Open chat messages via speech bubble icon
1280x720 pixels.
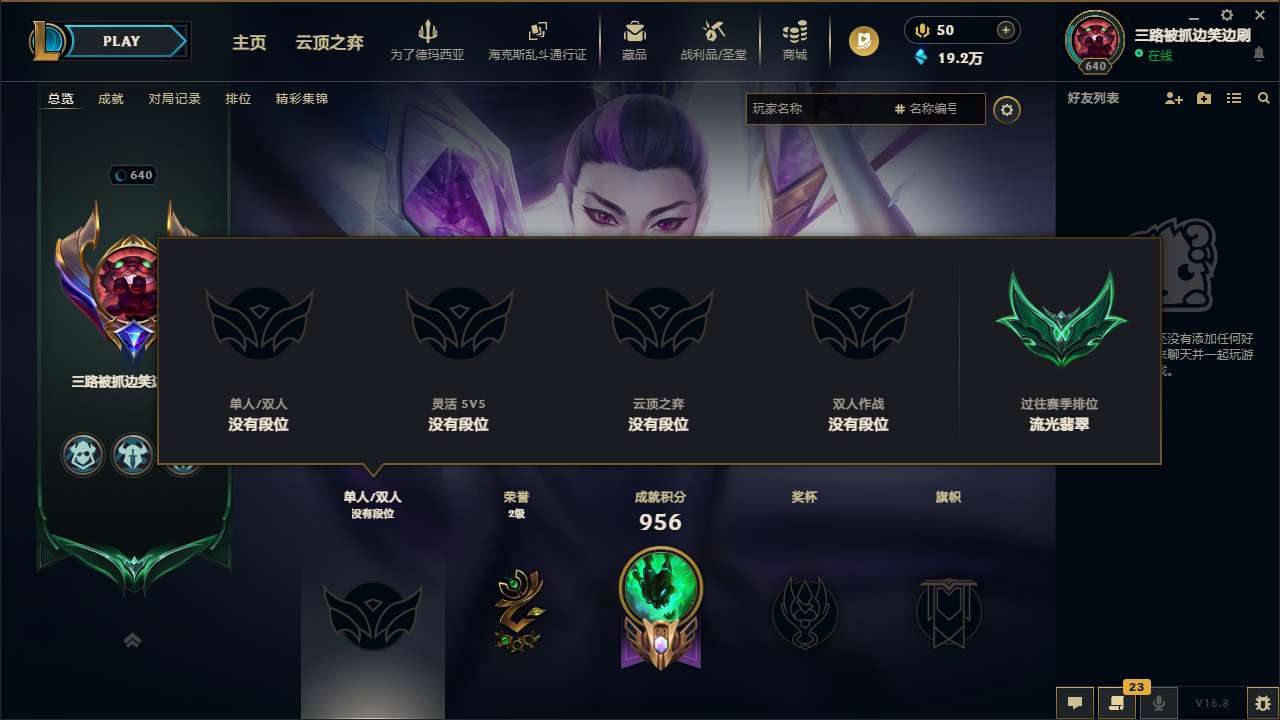1074,703
